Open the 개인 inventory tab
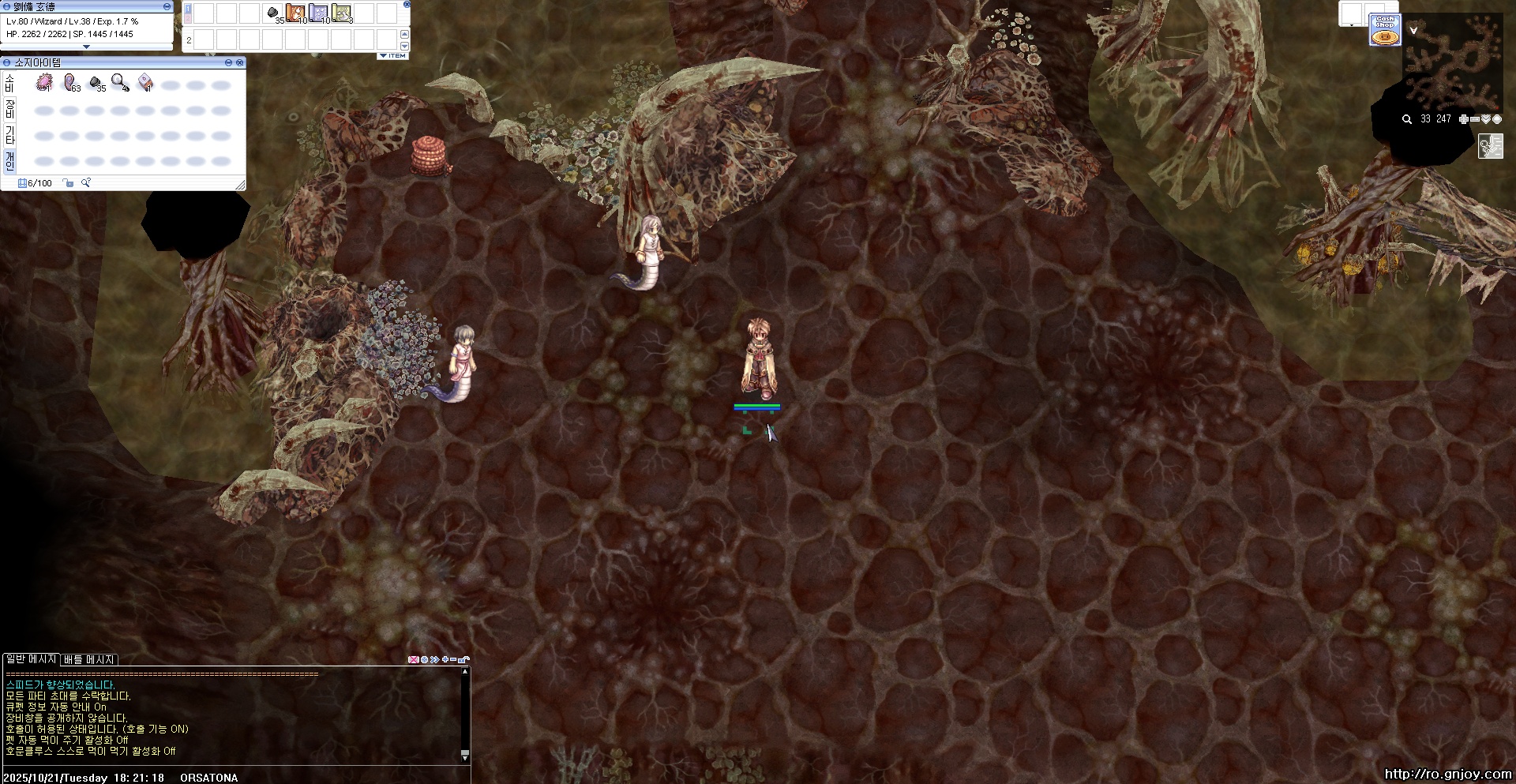This screenshot has height=784, width=1516. pyautogui.click(x=9, y=161)
